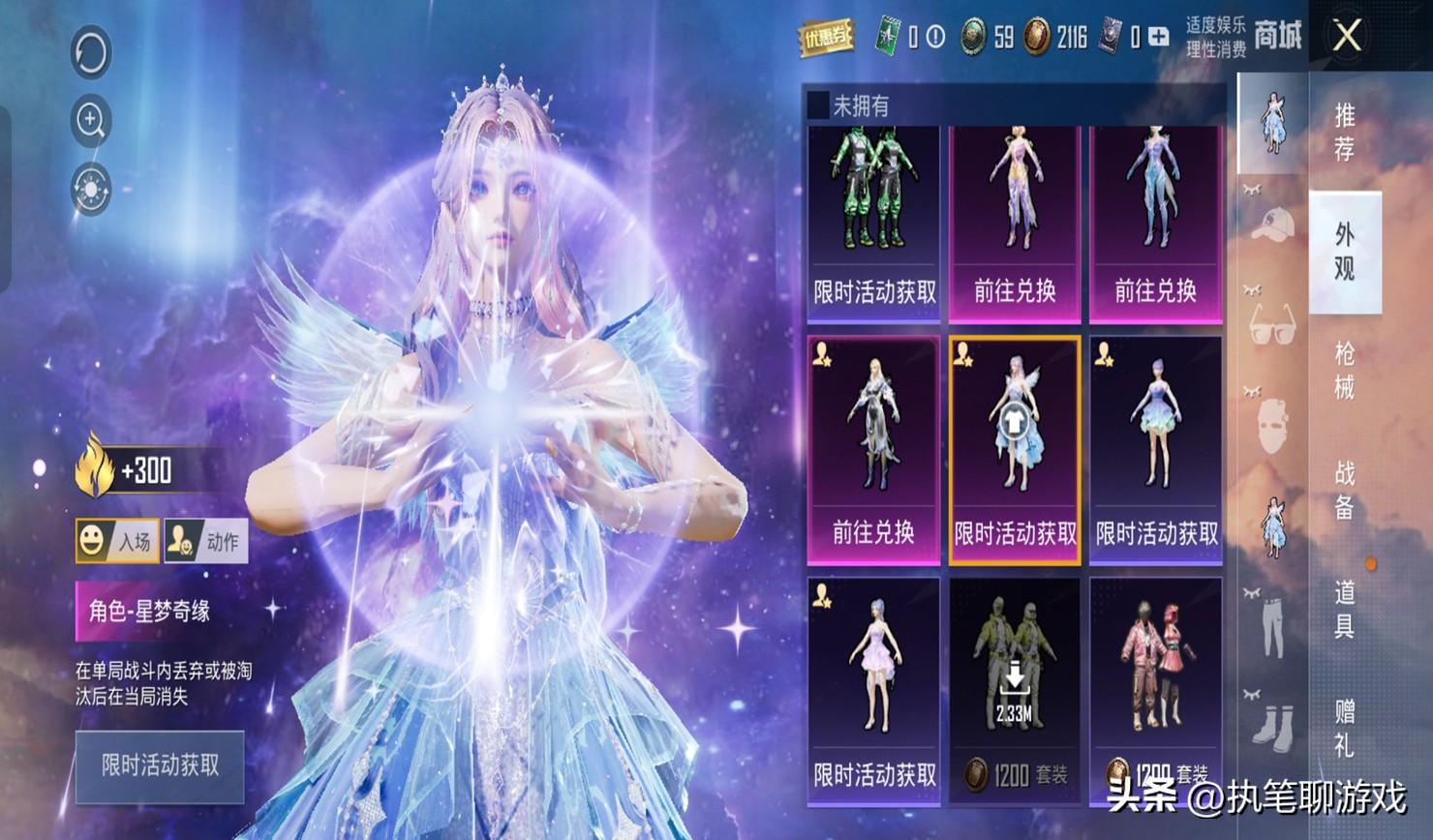Tap the plus icon to add currency
This screenshot has width=1433, height=840.
[x=1158, y=38]
